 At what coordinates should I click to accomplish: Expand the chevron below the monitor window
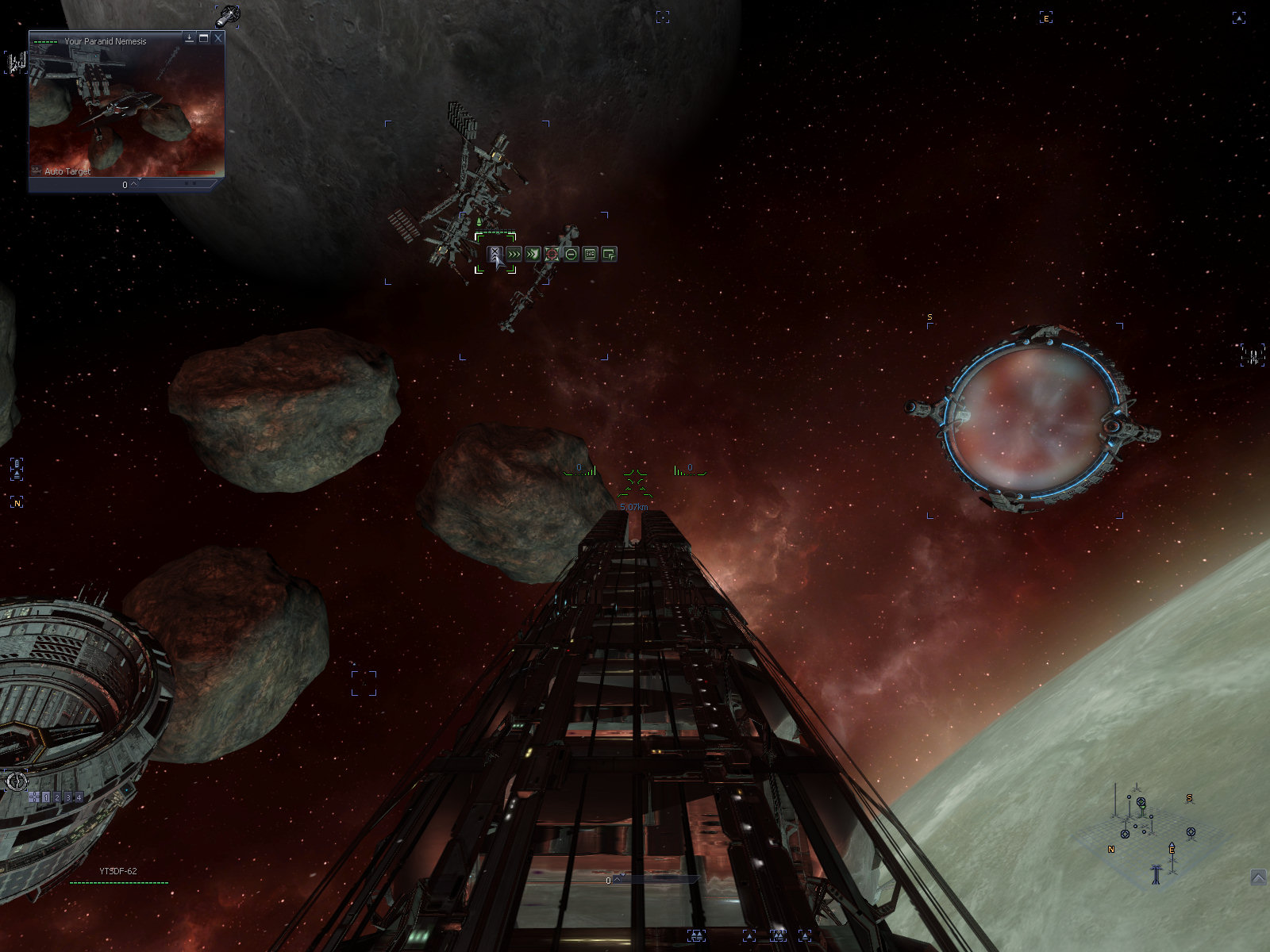[134, 184]
